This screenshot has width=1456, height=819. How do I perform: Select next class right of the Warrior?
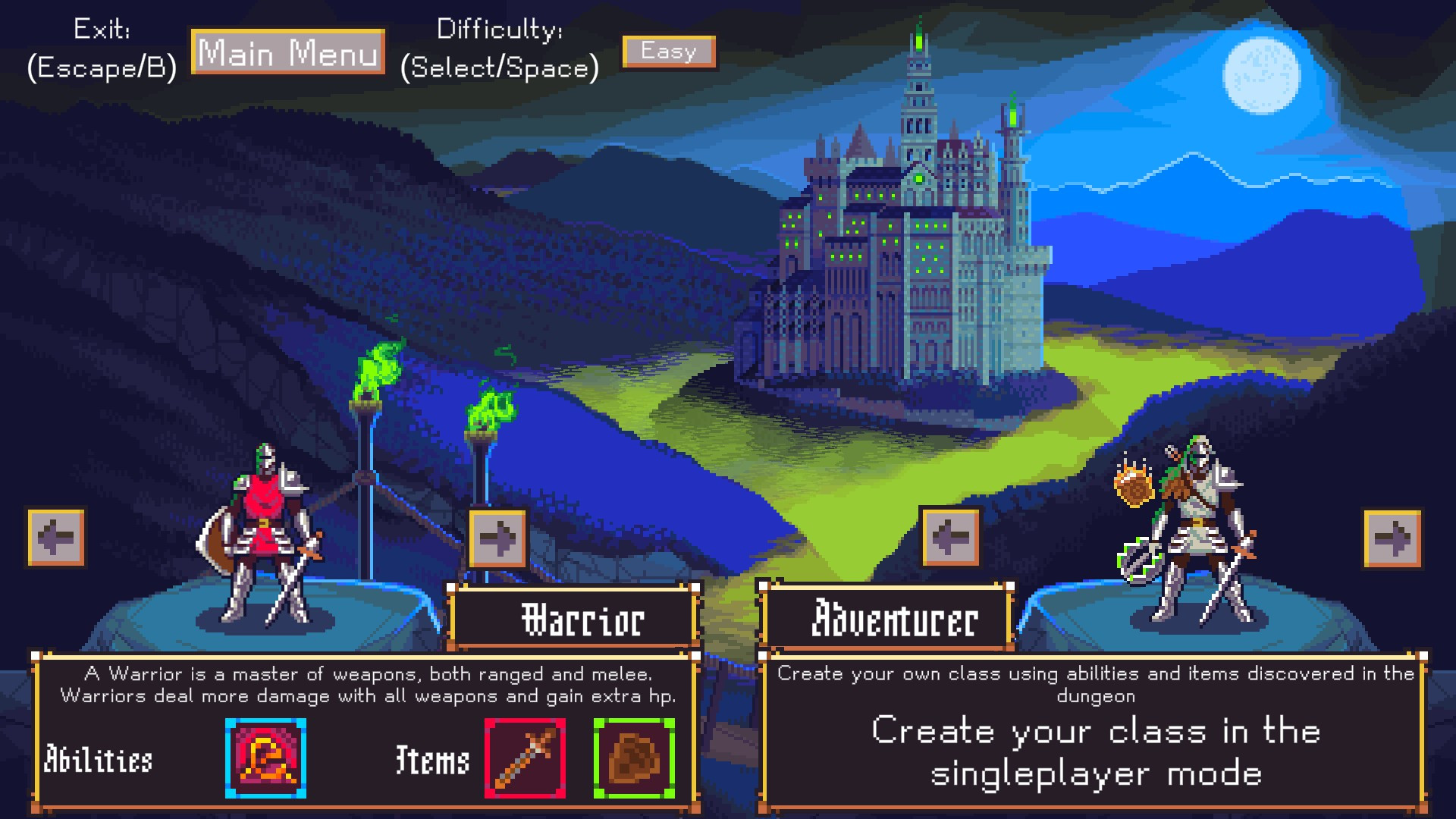(497, 538)
